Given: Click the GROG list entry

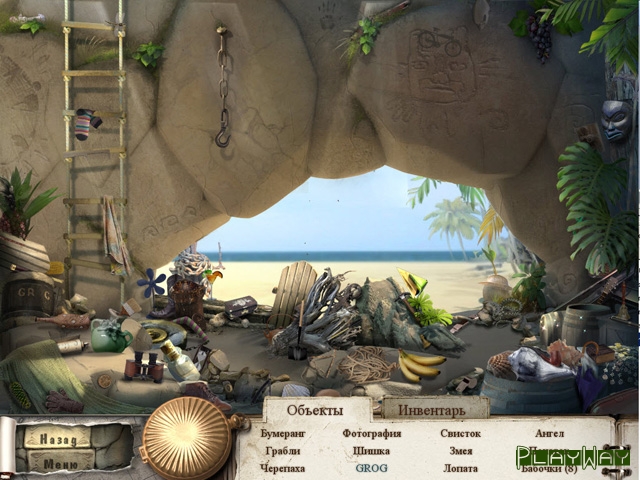Looking at the screenshot, I should pyautogui.click(x=371, y=468).
